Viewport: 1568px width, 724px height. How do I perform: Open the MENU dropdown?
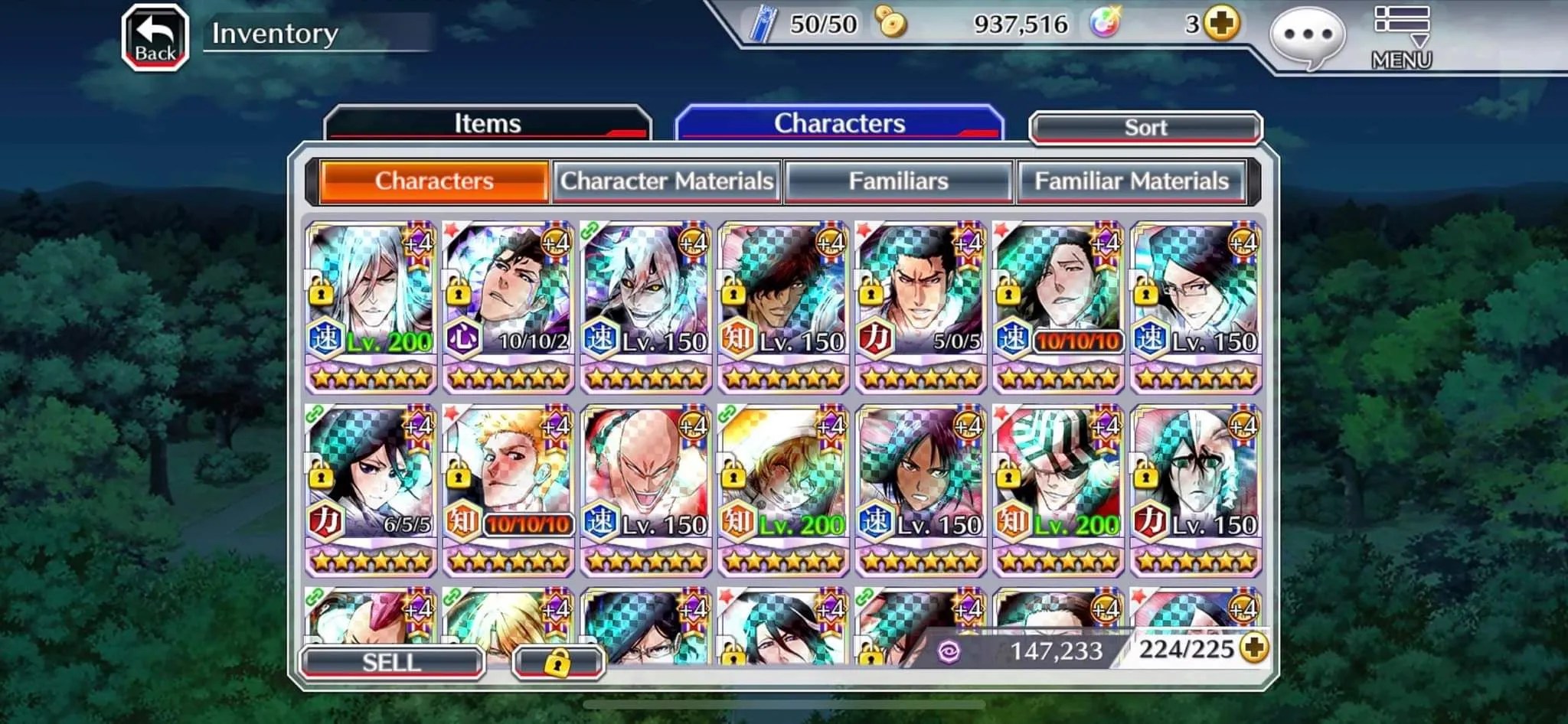[x=1401, y=38]
